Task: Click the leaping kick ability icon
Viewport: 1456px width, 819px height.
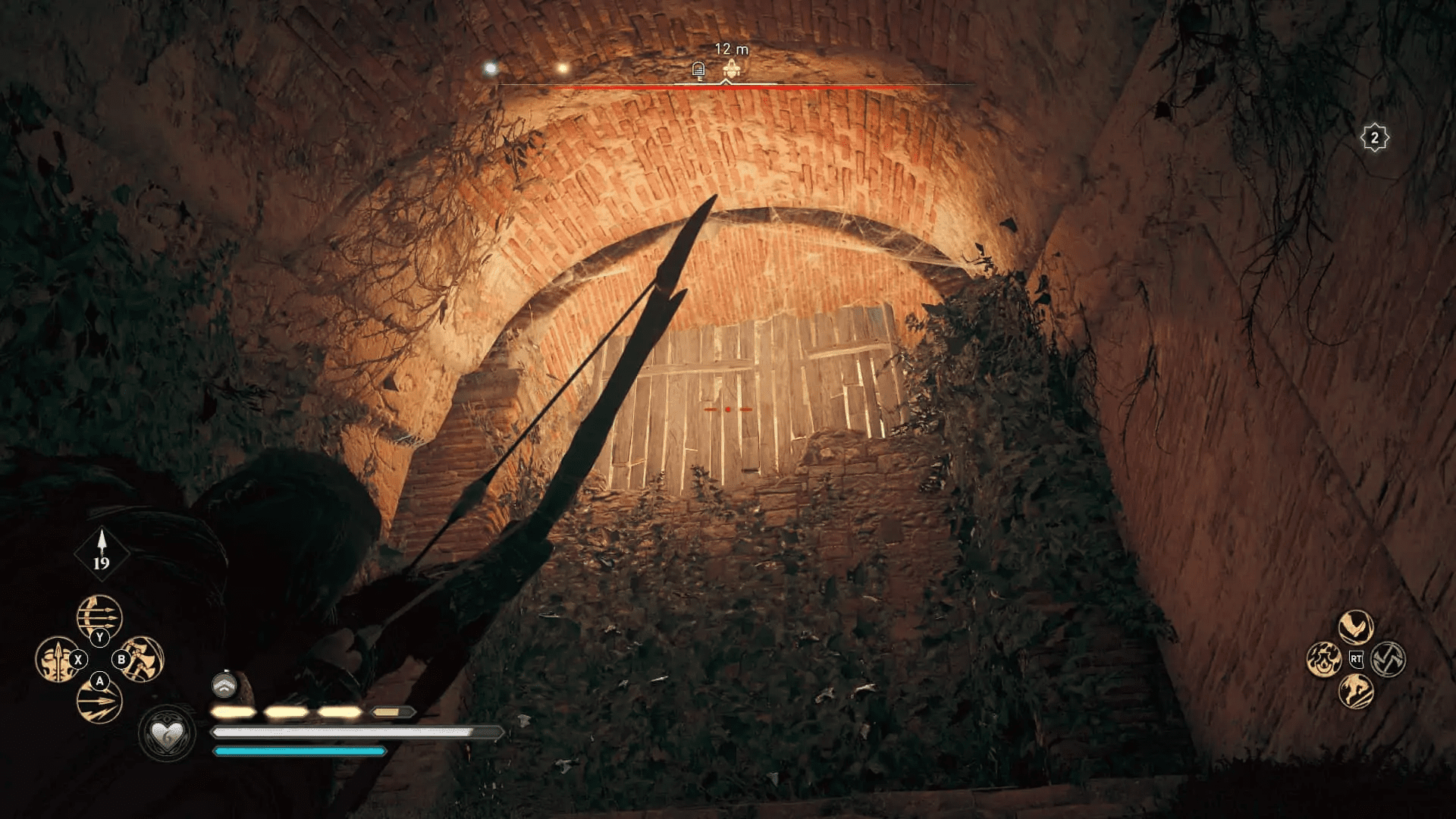Action: point(1354,693)
